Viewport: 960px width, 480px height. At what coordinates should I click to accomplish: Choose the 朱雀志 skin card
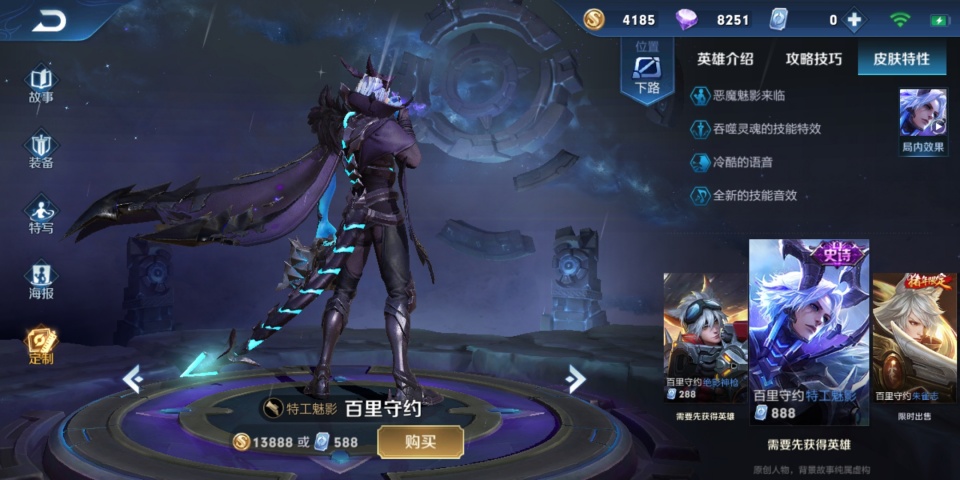(914, 337)
